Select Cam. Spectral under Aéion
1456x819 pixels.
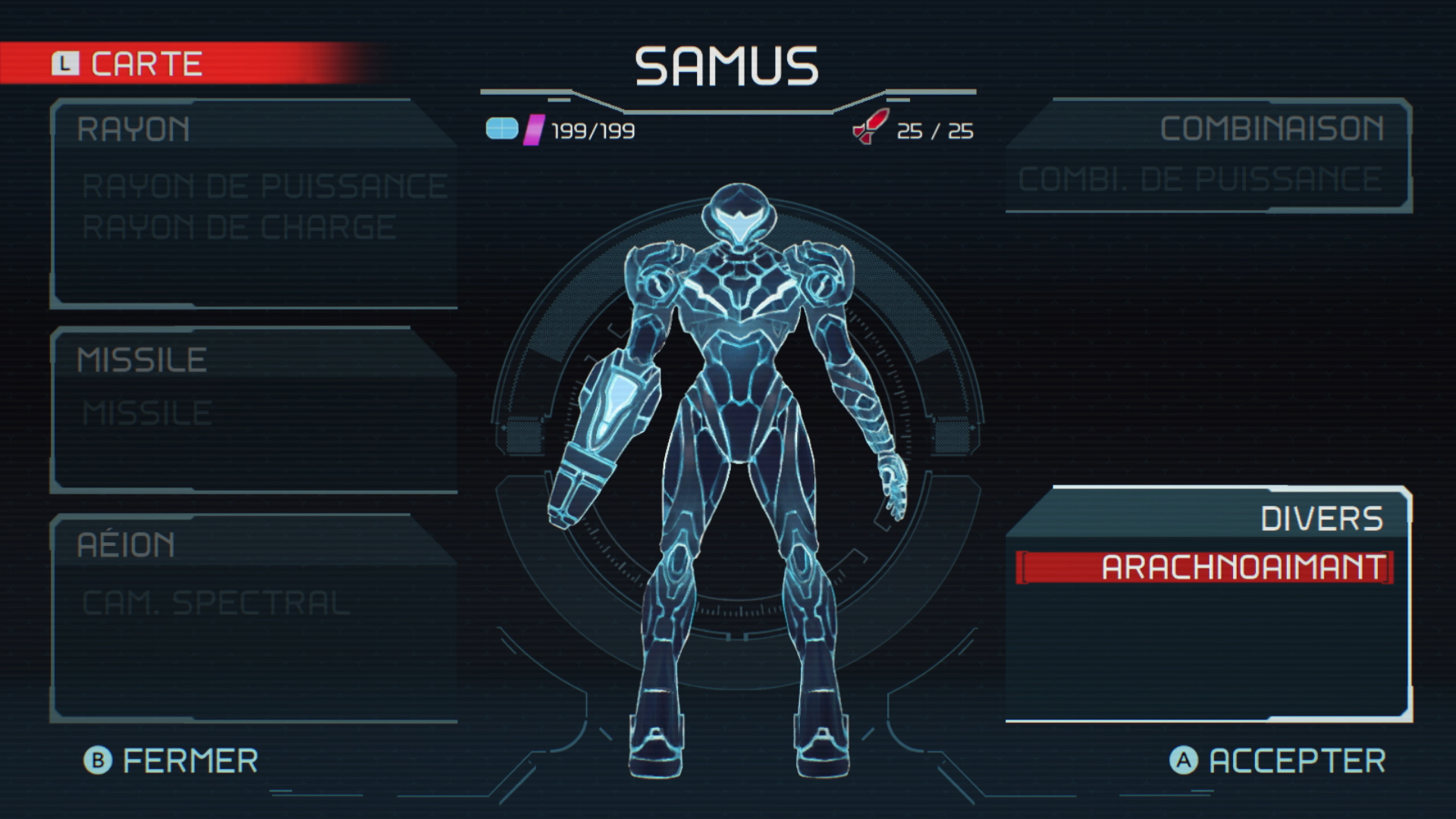(x=215, y=604)
